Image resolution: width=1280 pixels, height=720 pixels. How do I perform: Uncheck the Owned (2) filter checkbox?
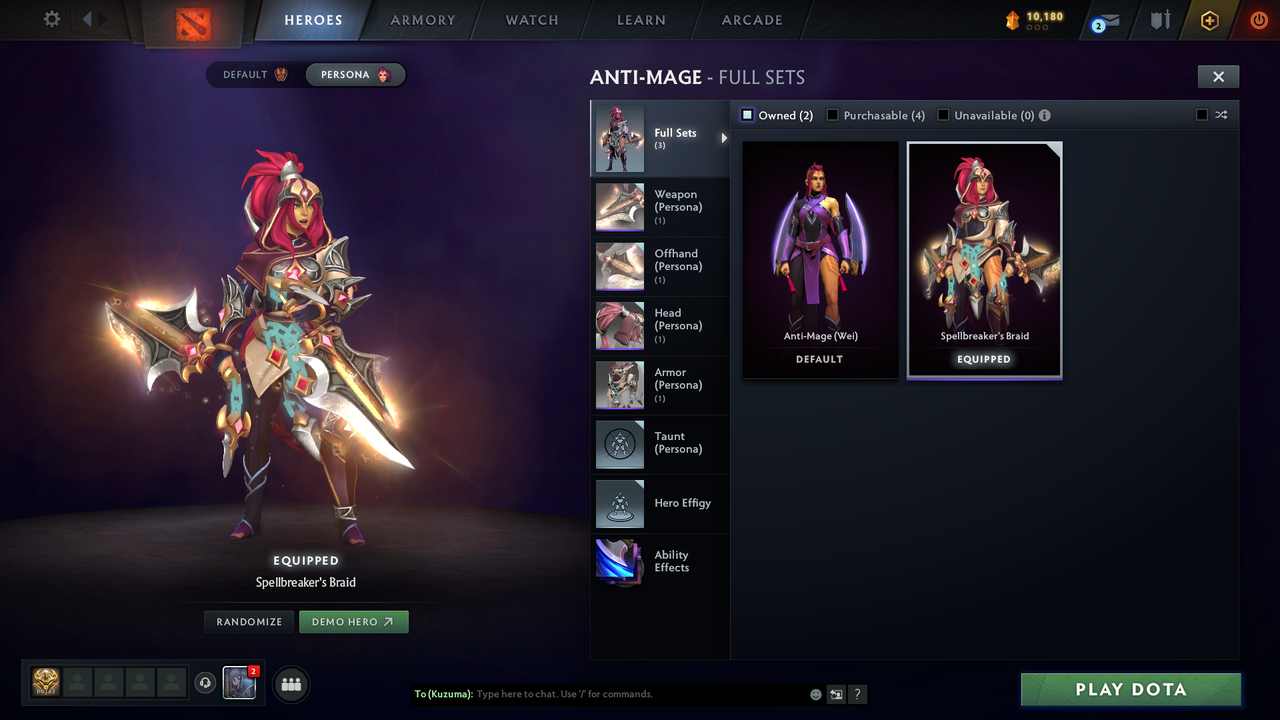[746, 115]
